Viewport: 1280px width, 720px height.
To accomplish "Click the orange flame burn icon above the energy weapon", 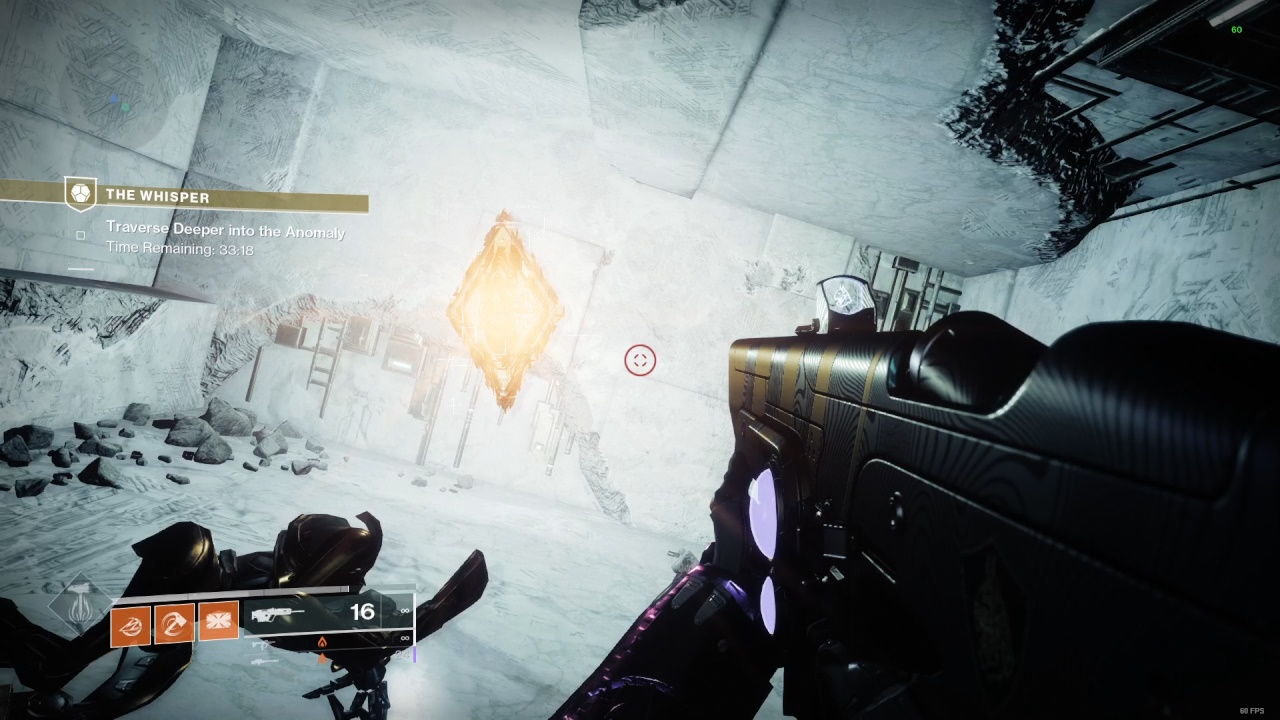I will [322, 642].
